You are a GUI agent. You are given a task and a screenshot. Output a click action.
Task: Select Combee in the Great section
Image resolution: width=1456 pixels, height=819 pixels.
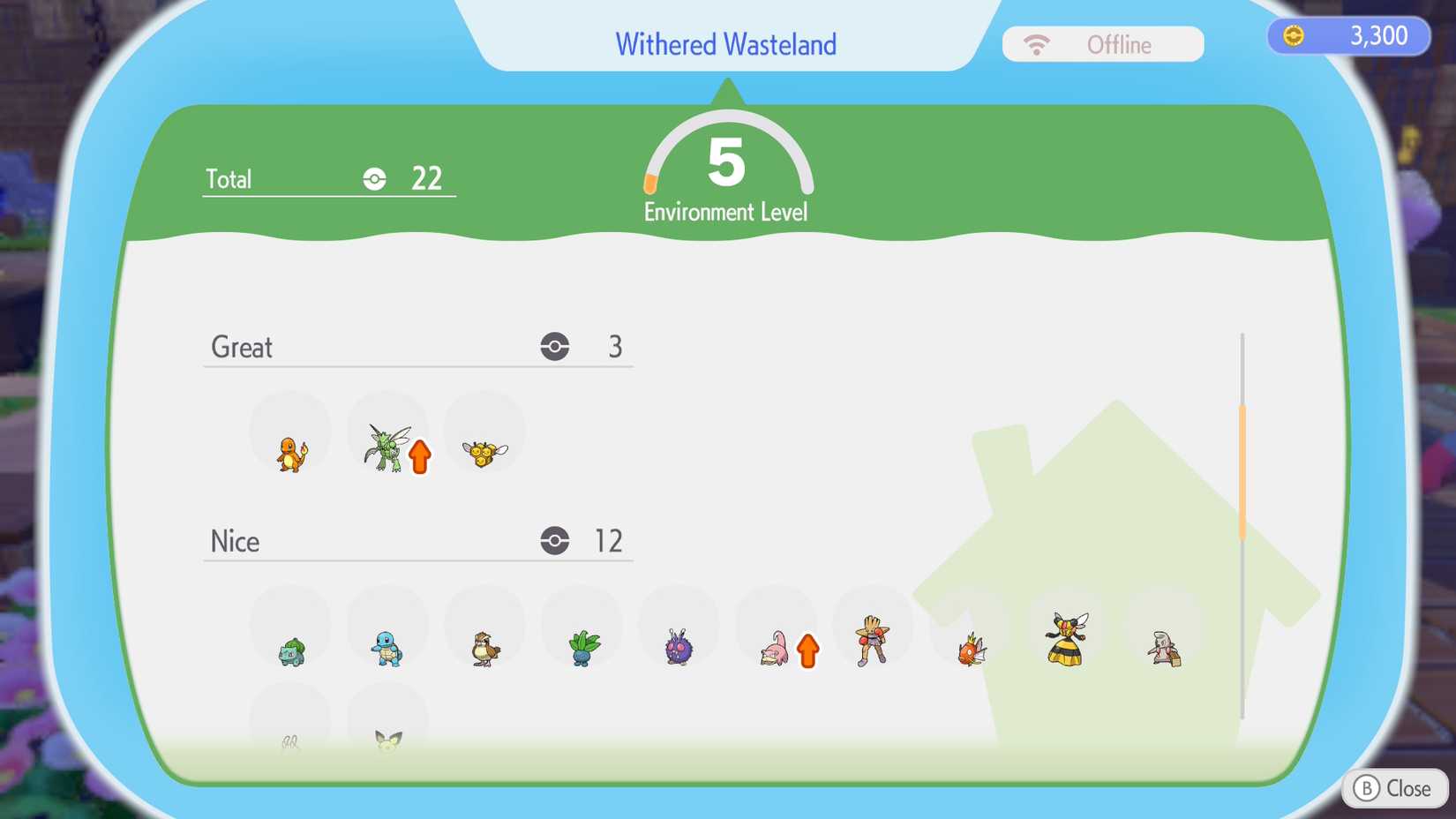[484, 450]
